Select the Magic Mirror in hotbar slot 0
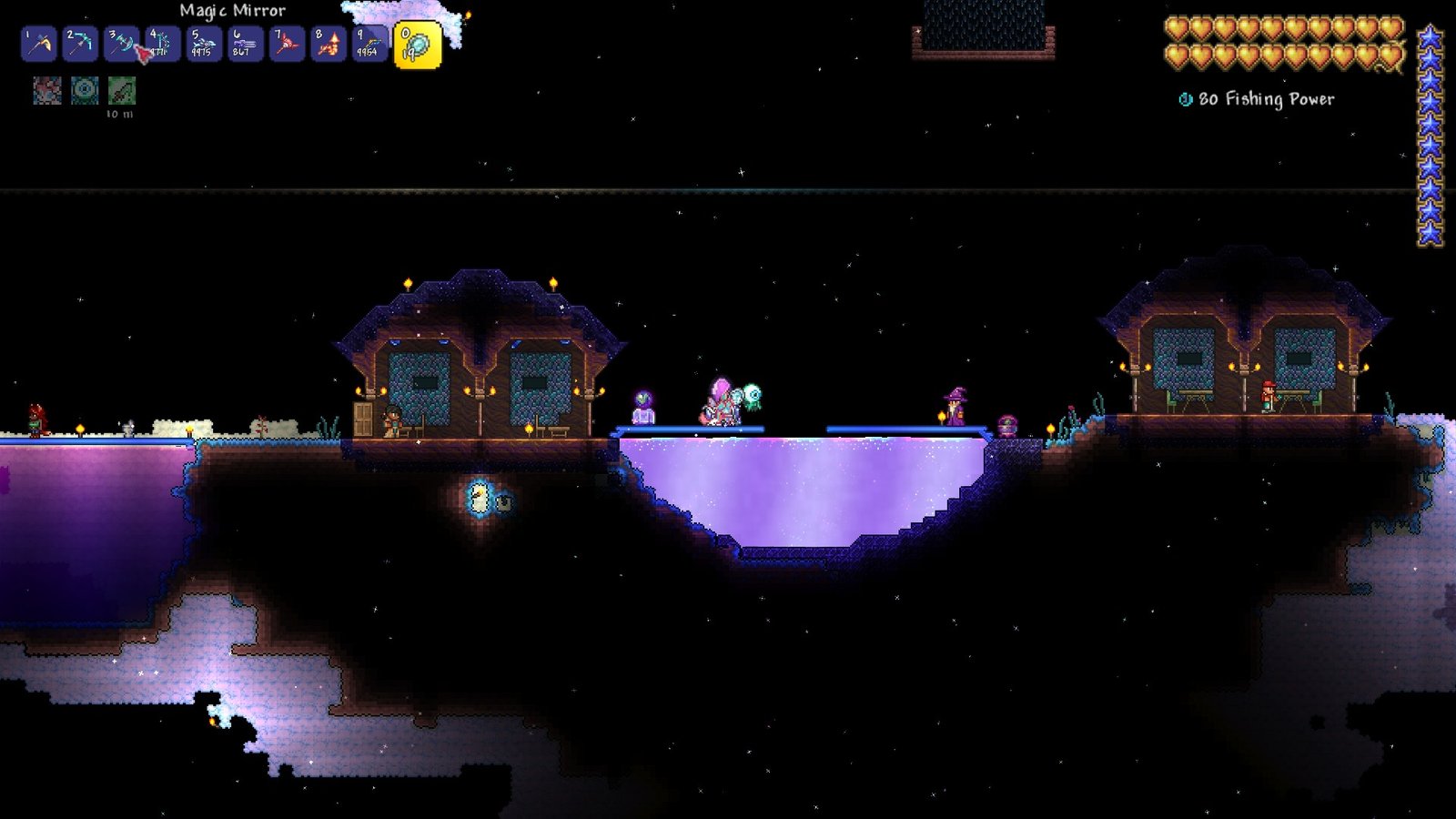 click(x=418, y=43)
